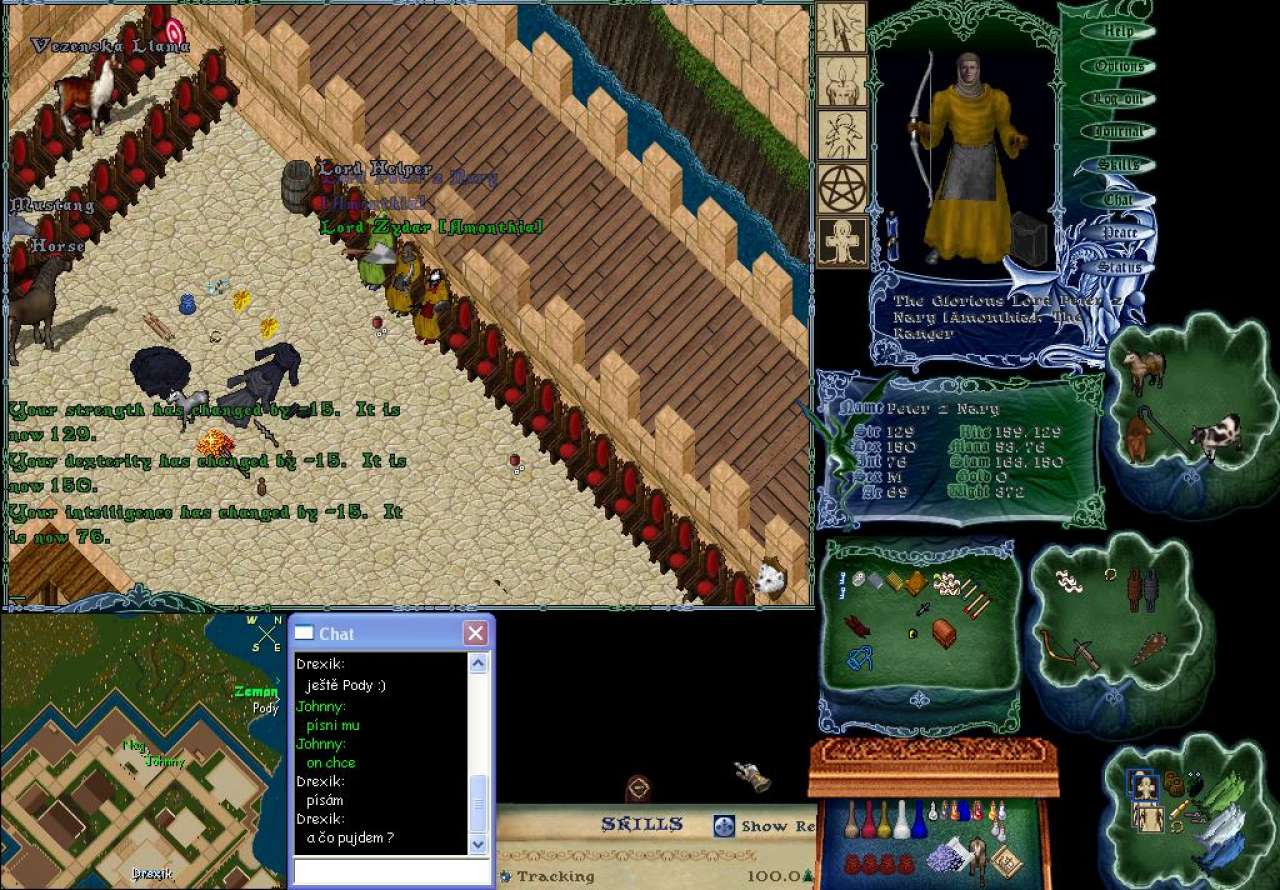1280x890 pixels.
Task: Close the Chat window
Action: point(476,633)
